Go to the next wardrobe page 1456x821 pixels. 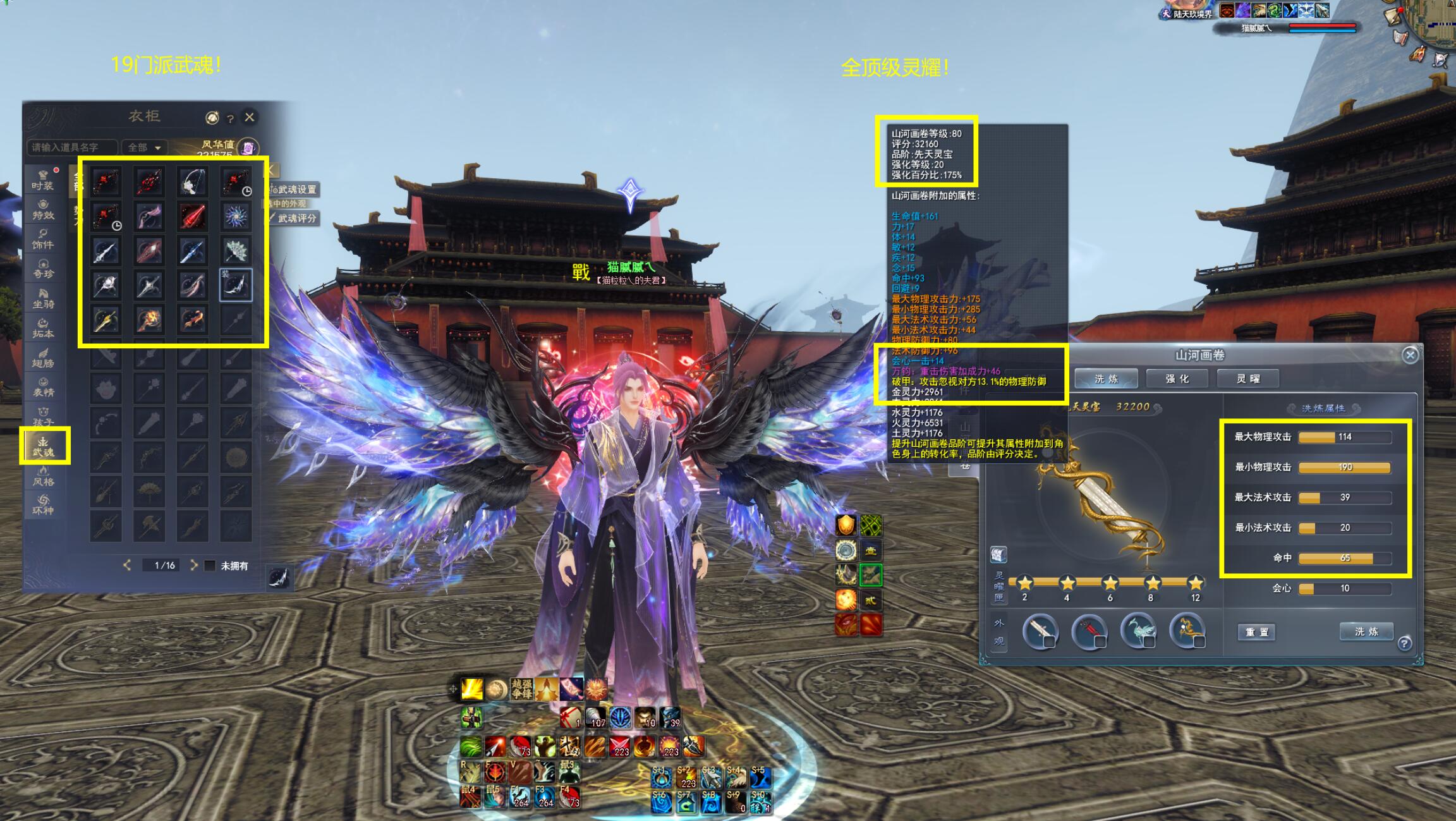(x=193, y=565)
